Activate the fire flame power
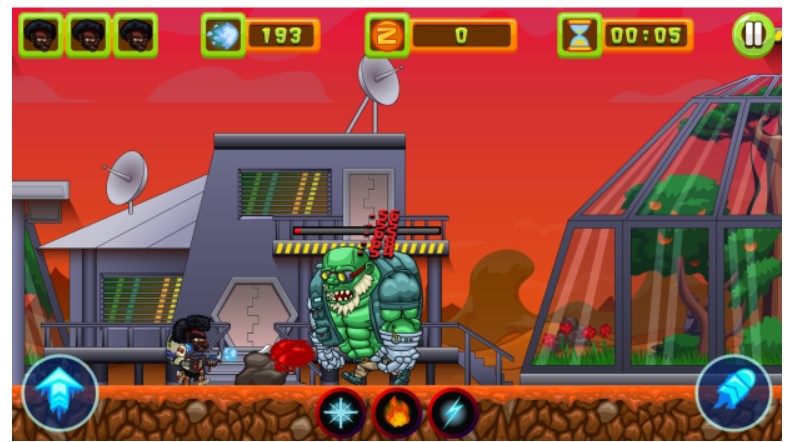The height and width of the screenshot is (442, 792). pos(398,412)
